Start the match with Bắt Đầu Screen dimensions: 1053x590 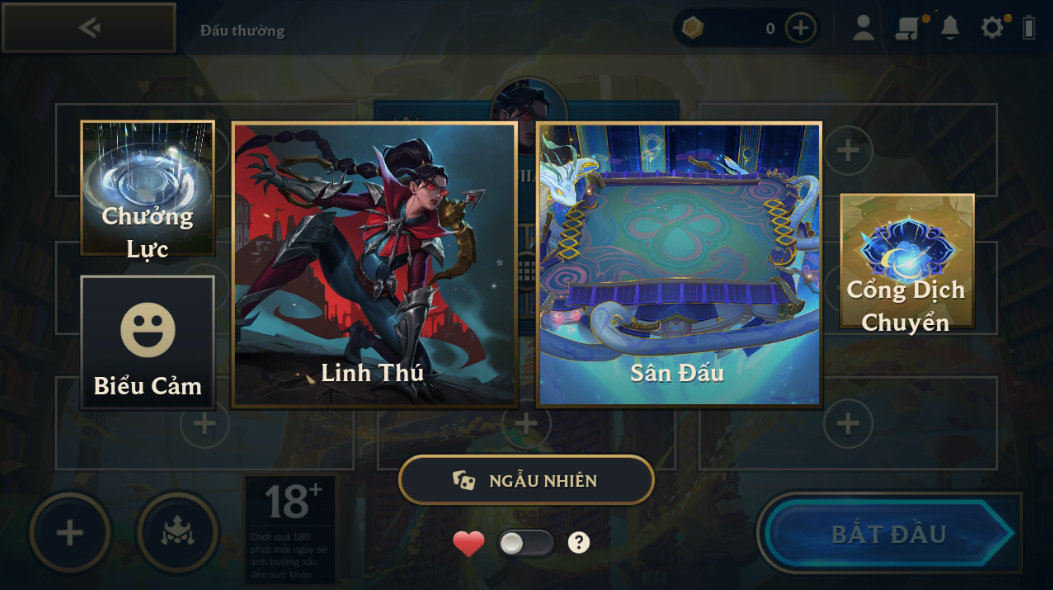pyautogui.click(x=889, y=533)
